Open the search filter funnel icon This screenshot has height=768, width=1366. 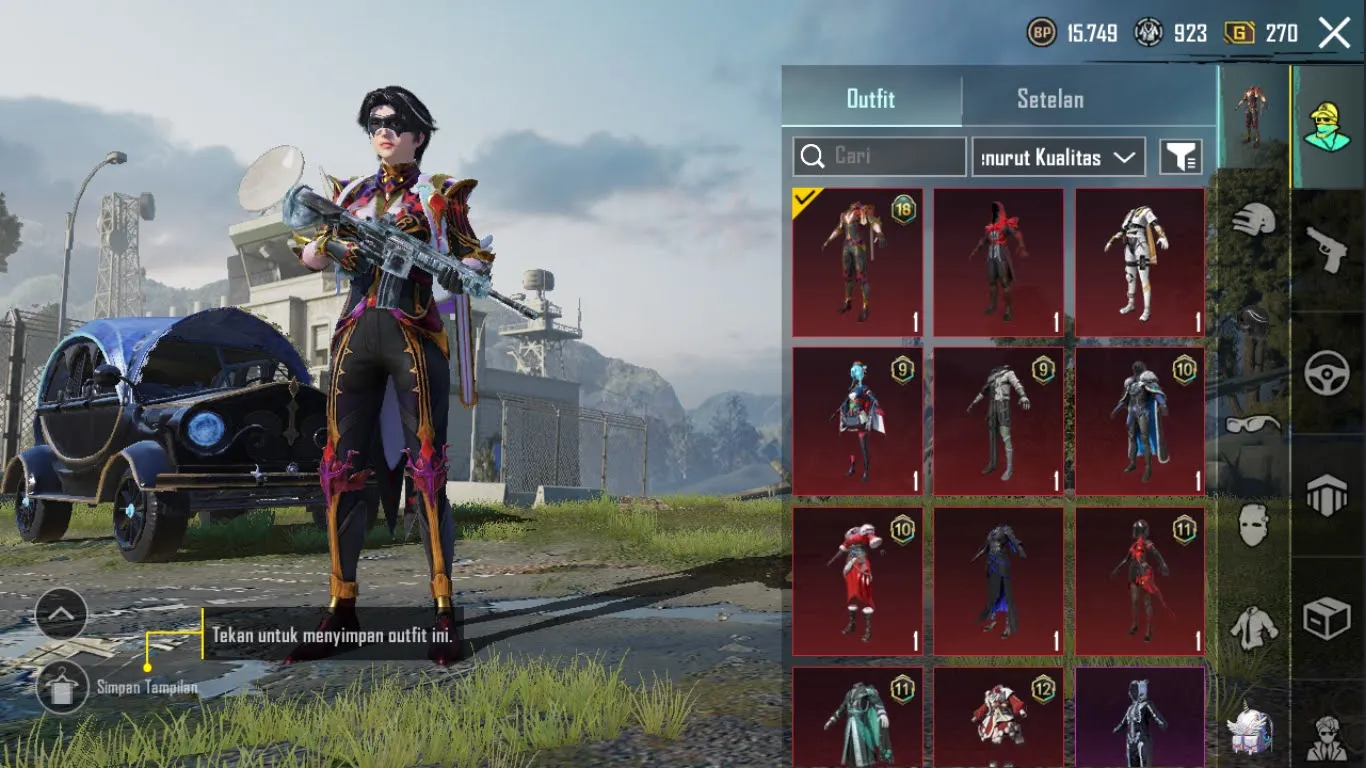pyautogui.click(x=1182, y=156)
